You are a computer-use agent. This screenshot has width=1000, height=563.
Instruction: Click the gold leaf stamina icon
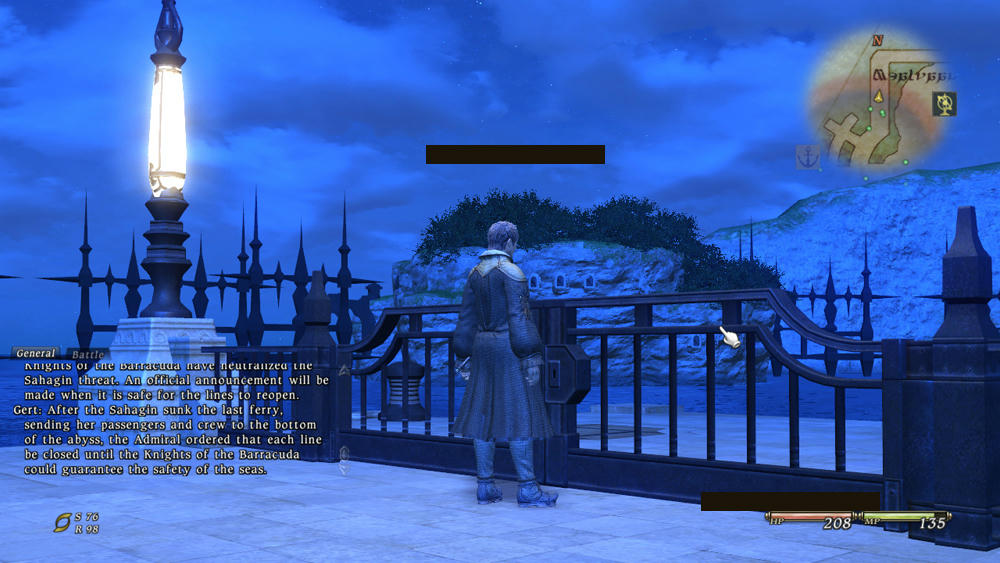pos(63,522)
